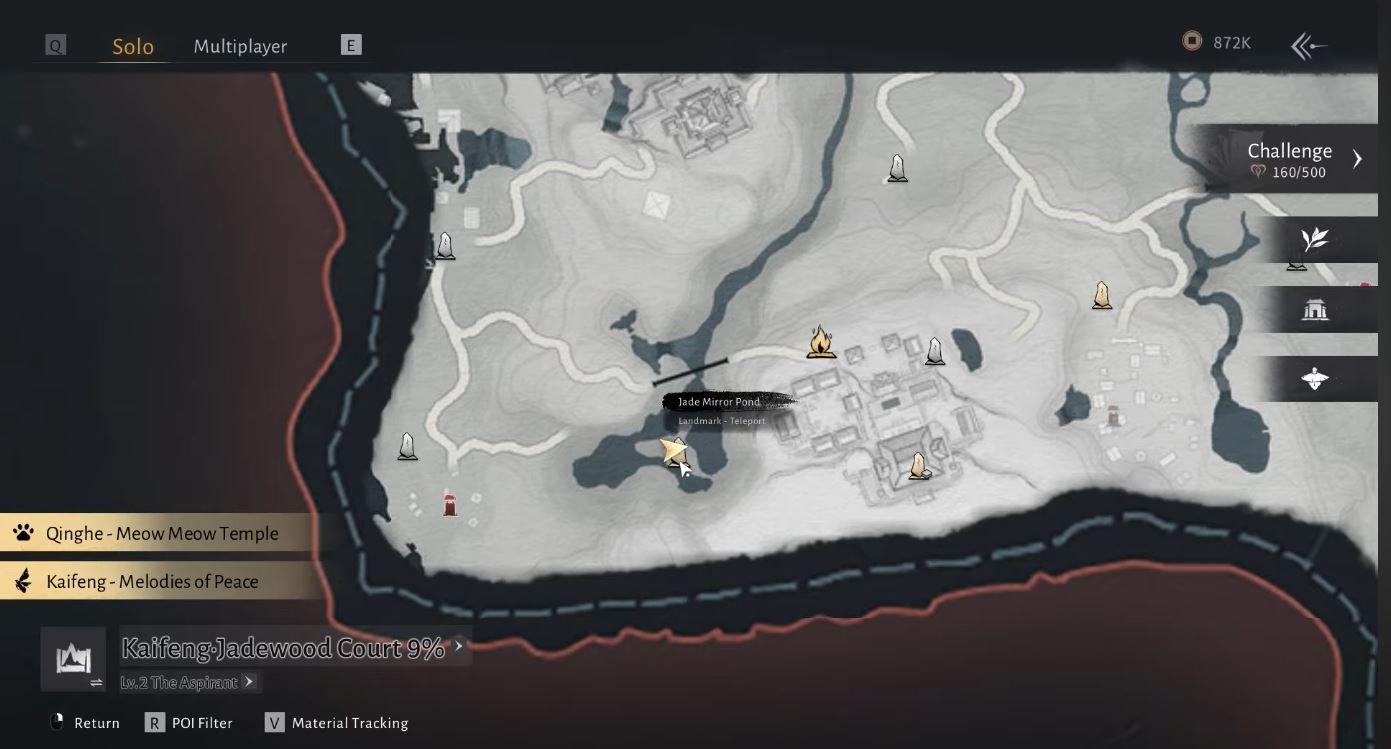Switch to the Multiplayer tab
This screenshot has width=1391, height=749.
240,46
